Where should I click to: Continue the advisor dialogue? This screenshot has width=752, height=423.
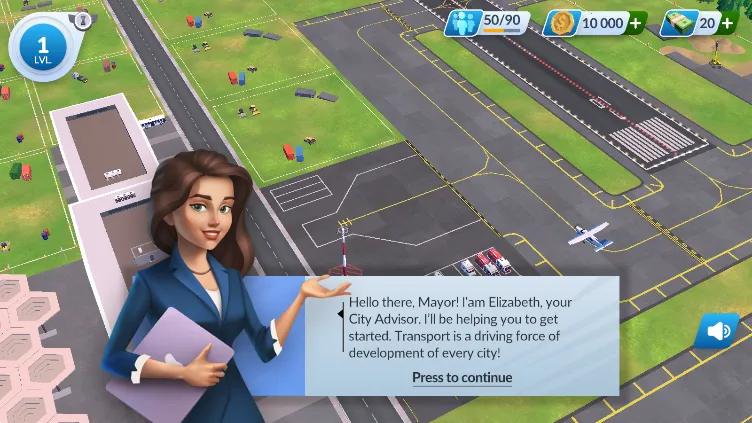(462, 378)
